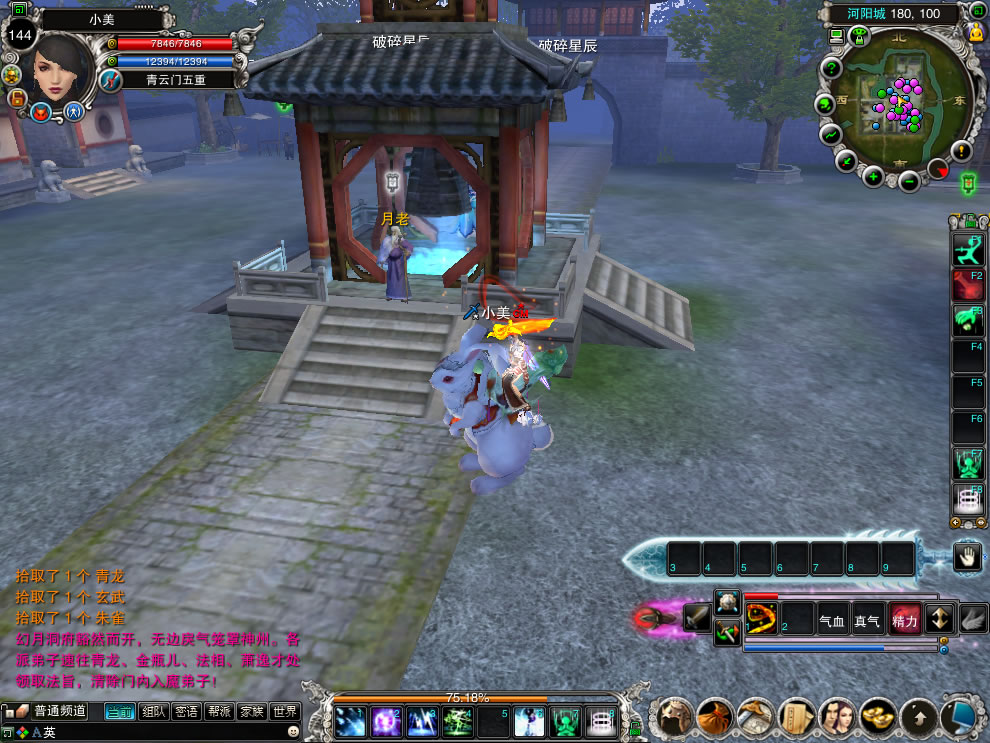Use the 真气 mana potion slot

point(867,621)
